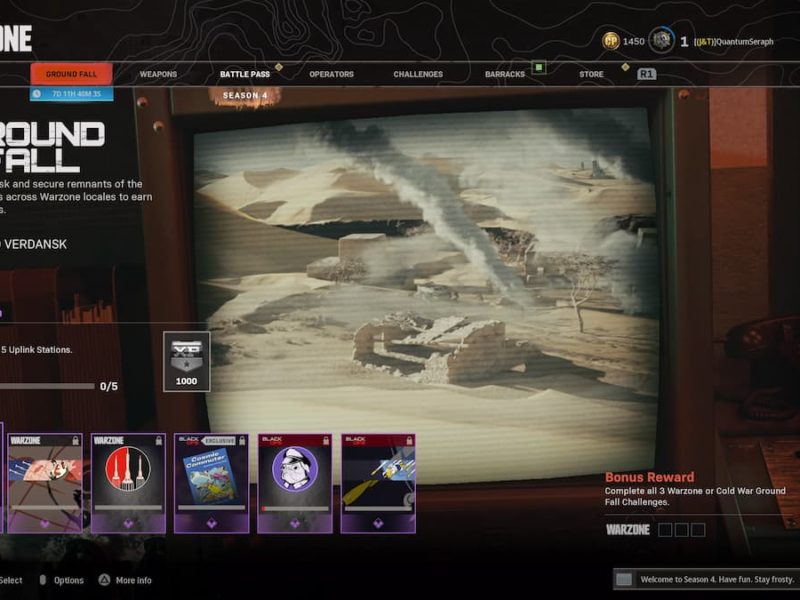
Task: Switch to the Battle Pass tab
Action: (245, 74)
